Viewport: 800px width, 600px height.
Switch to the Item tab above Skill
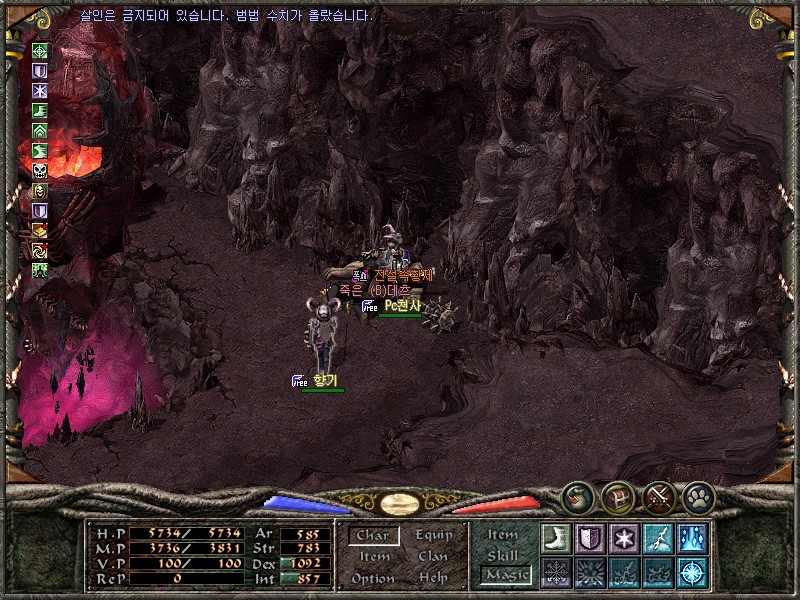(503, 535)
